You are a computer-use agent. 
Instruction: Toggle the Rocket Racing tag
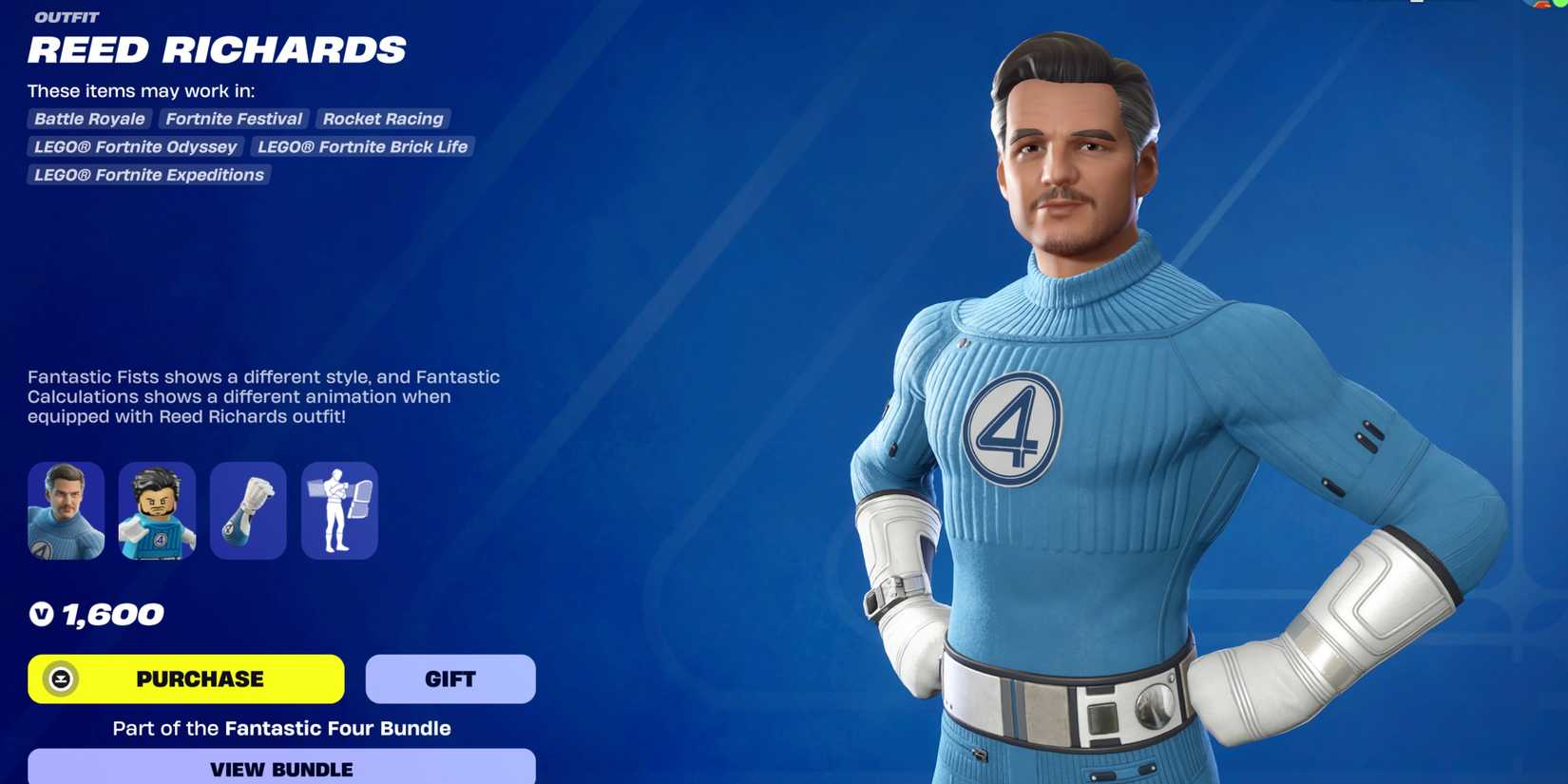tap(382, 119)
